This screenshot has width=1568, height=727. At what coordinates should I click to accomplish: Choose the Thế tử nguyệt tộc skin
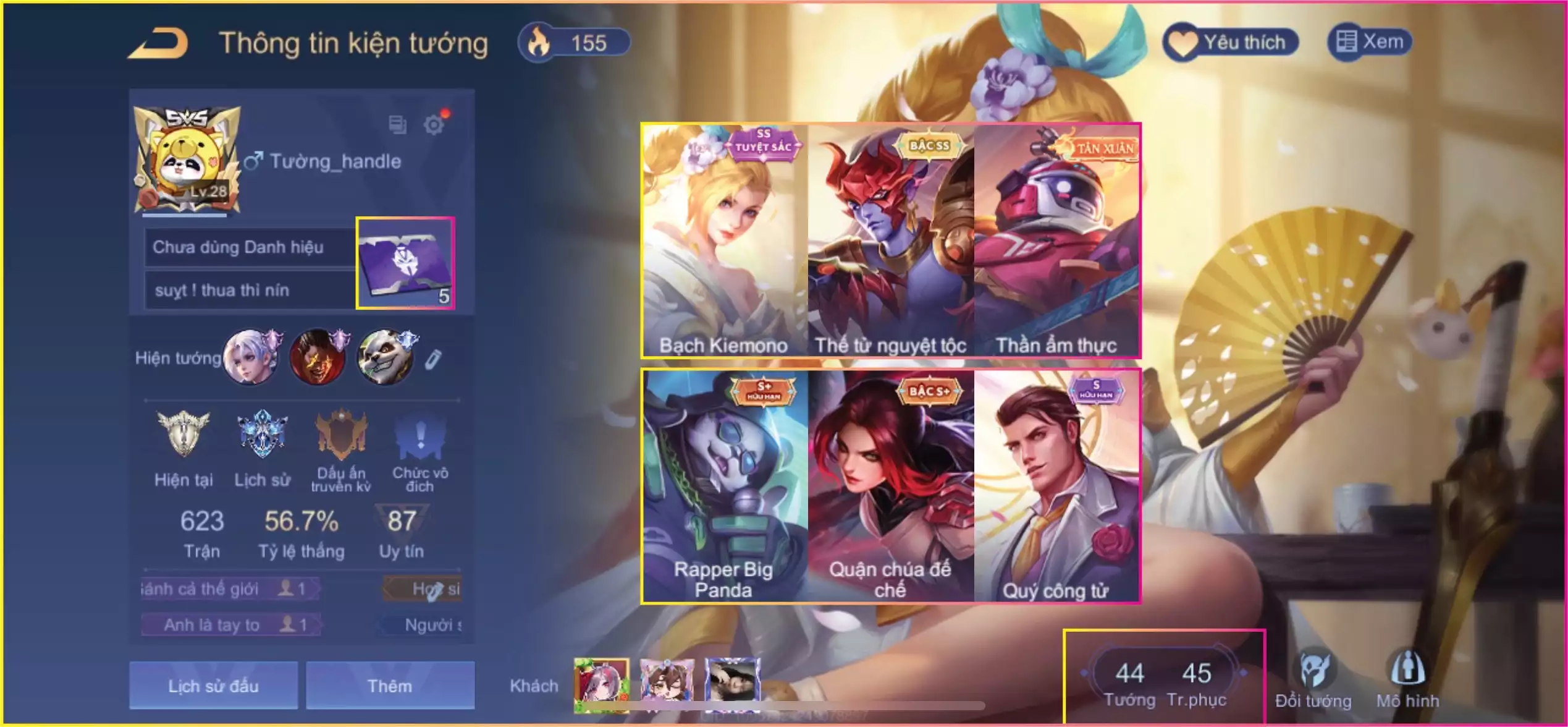pyautogui.click(x=890, y=241)
